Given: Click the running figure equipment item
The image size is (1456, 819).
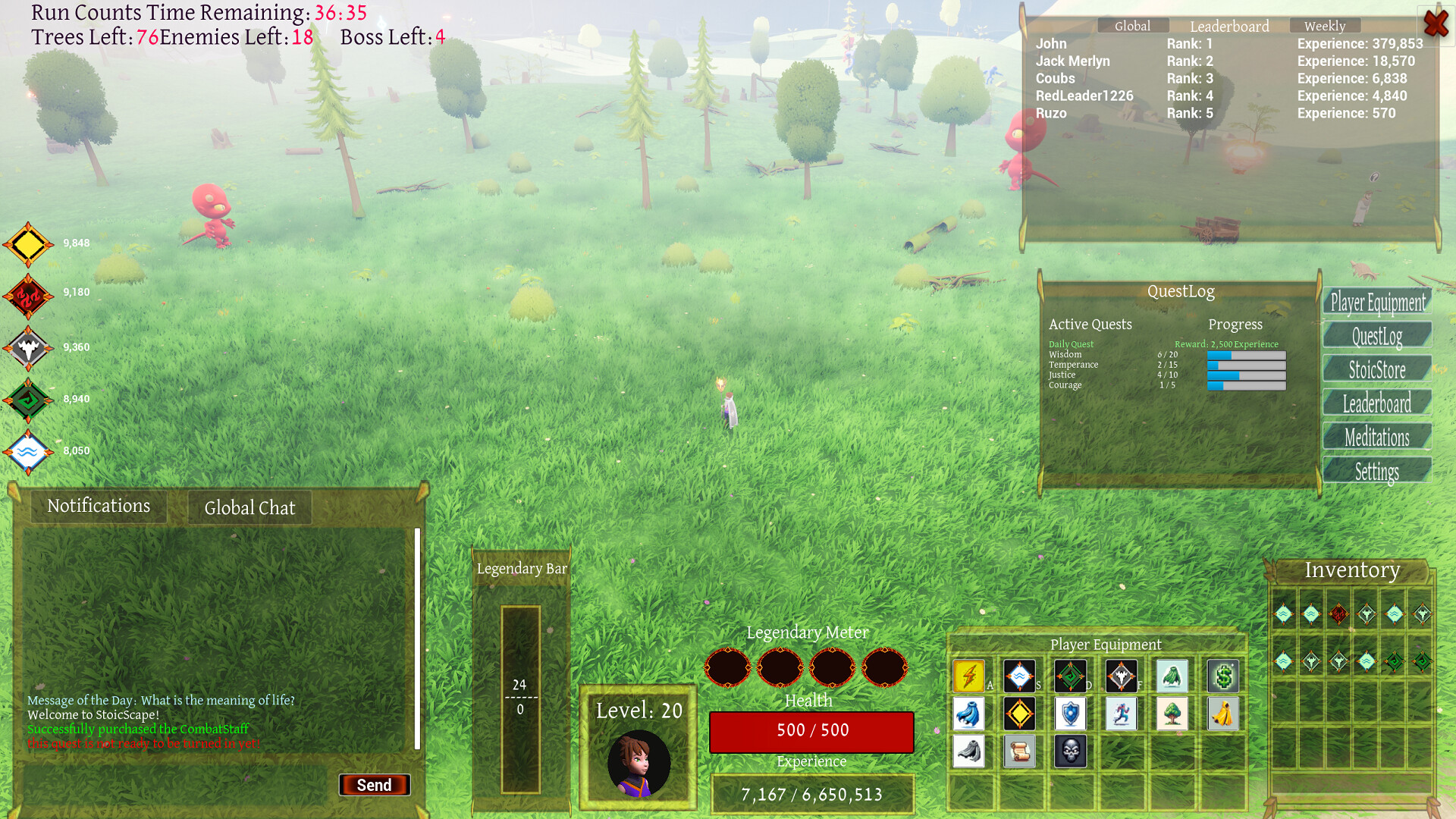Looking at the screenshot, I should point(1121,714).
